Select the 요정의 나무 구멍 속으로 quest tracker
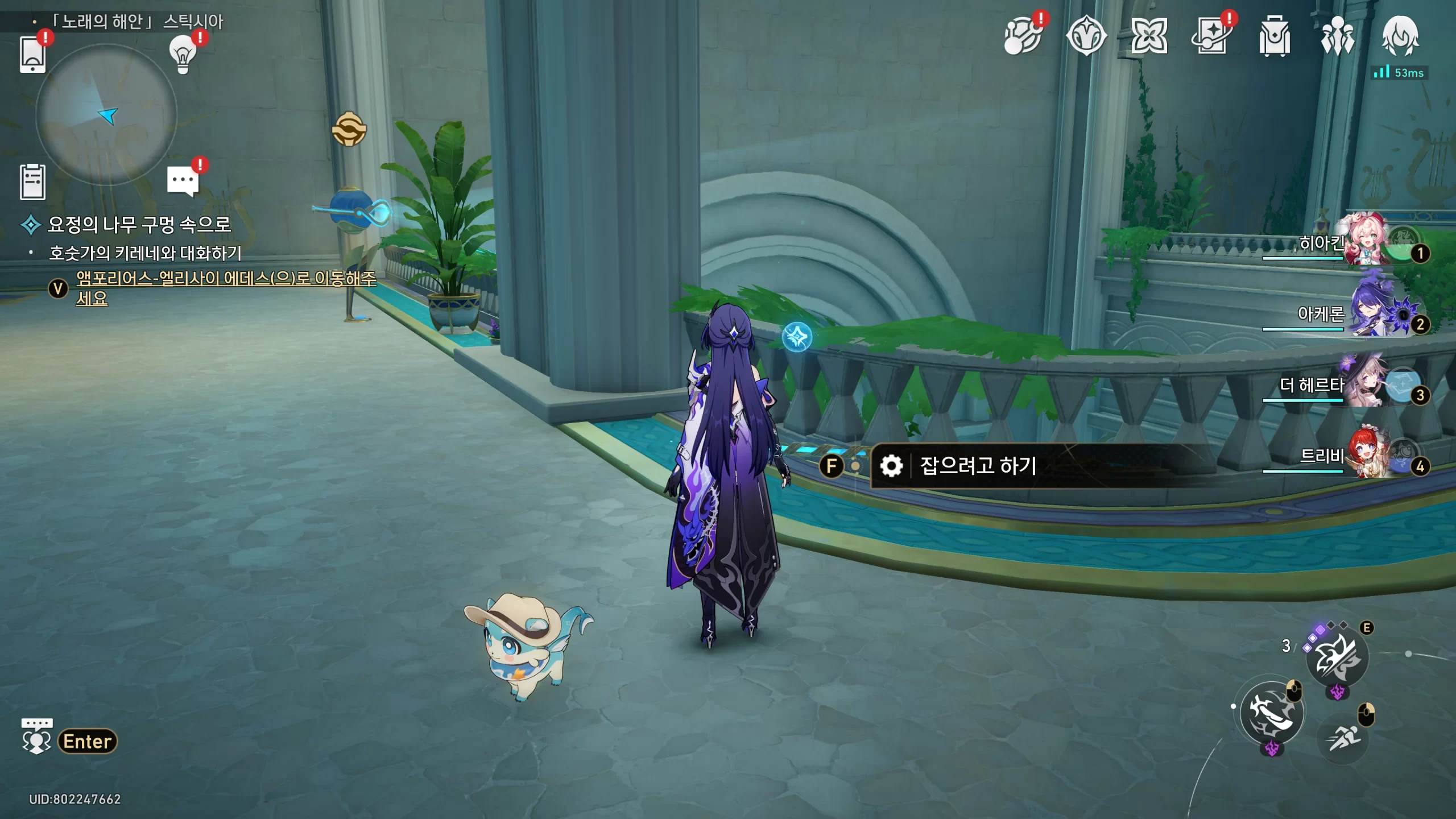1456x819 pixels. tap(139, 225)
